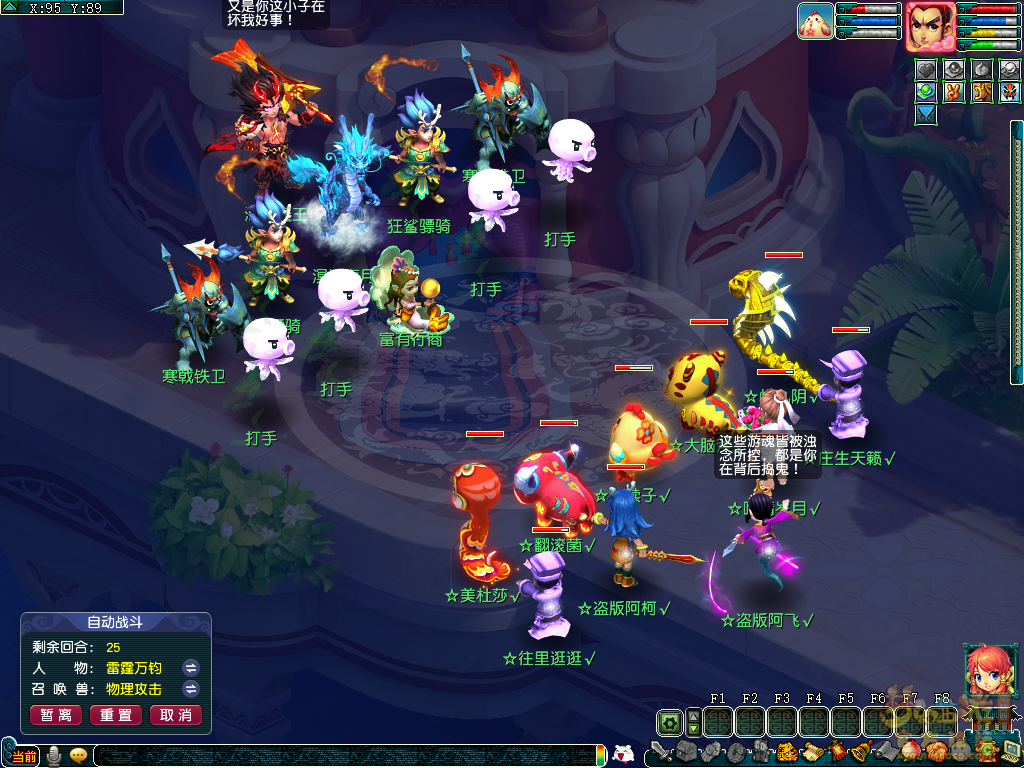Select the victory hand buff icon
The image size is (1024, 768).
point(954,92)
